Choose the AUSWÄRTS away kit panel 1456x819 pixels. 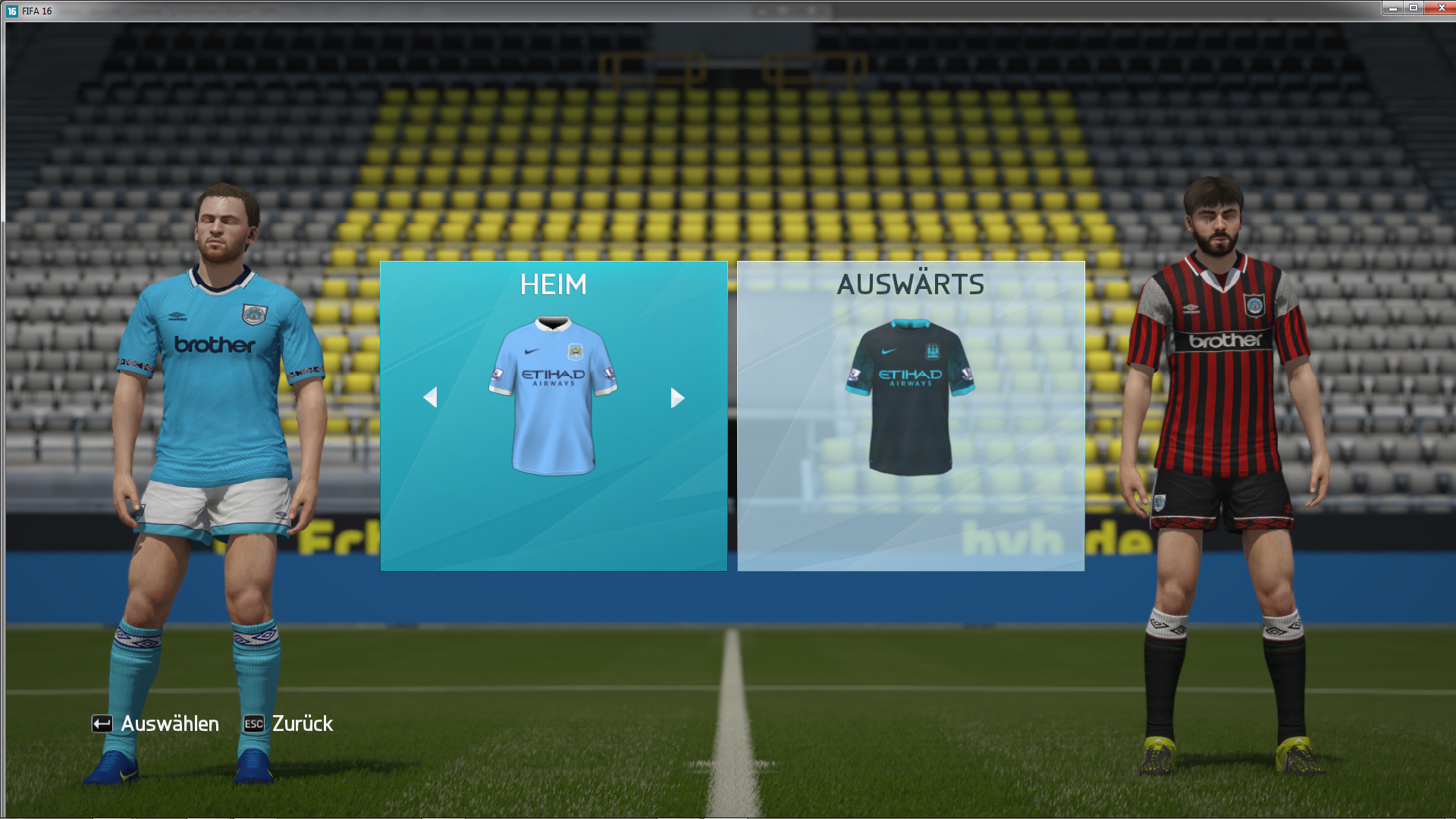pyautogui.click(x=910, y=416)
